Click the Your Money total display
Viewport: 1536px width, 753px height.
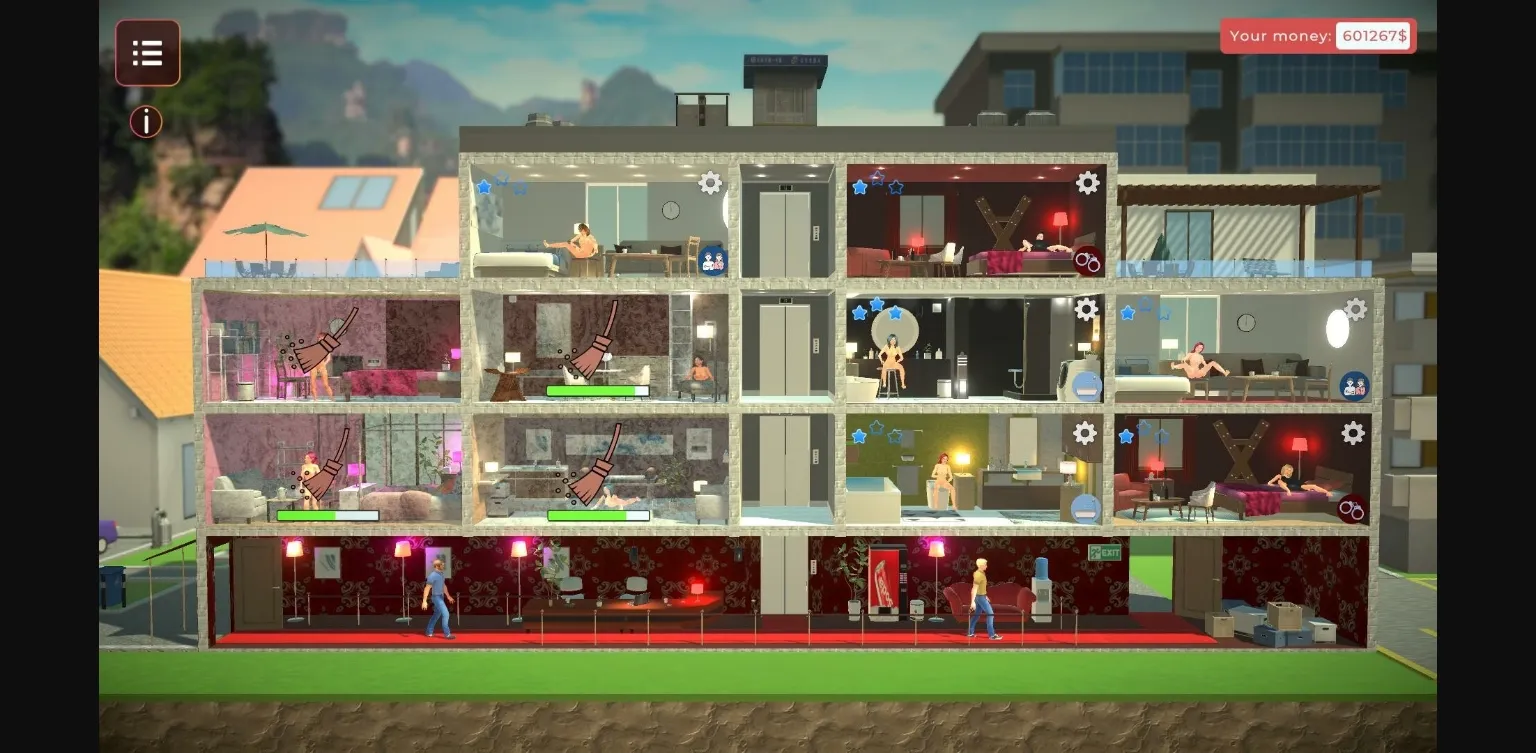[1318, 36]
